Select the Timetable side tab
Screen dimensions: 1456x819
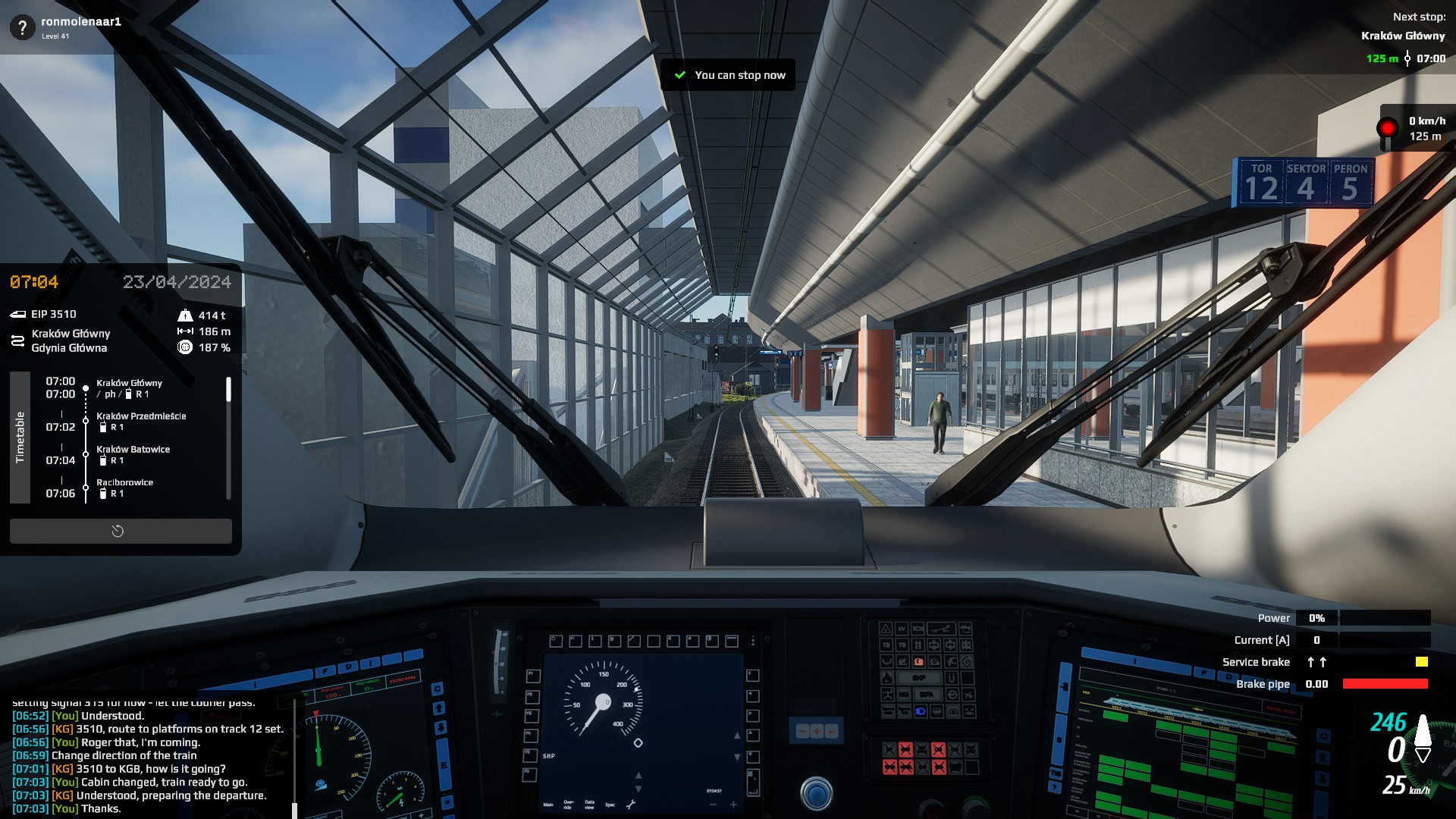pos(20,437)
